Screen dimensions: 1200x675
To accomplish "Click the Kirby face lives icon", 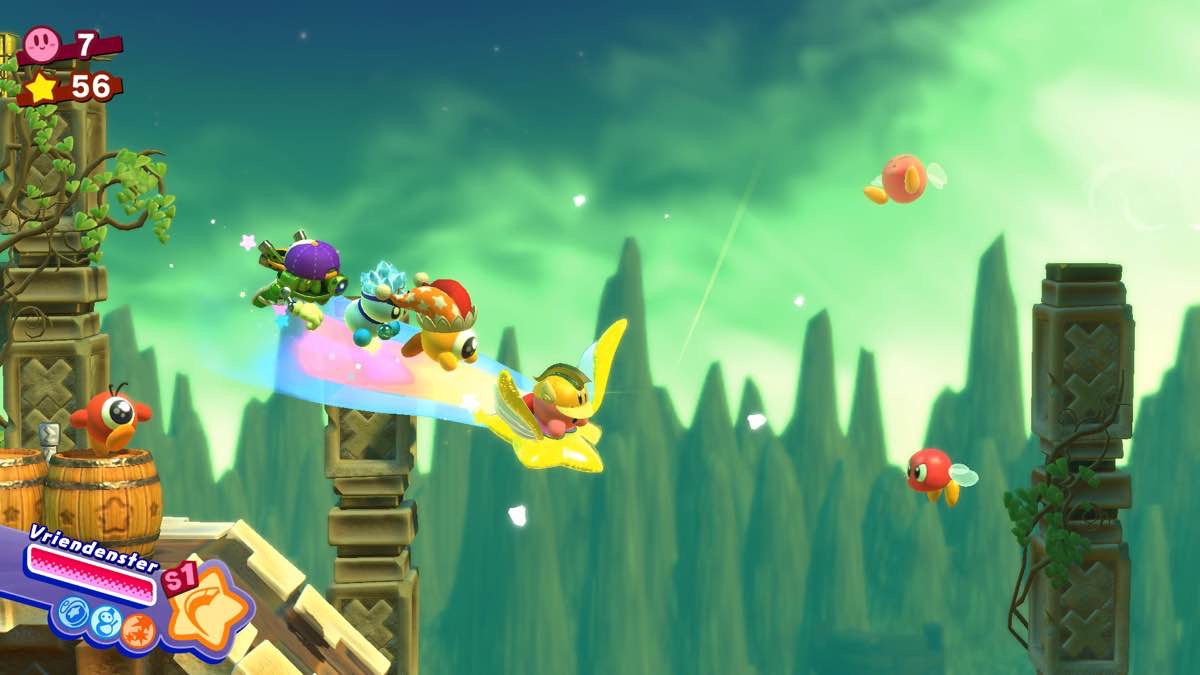I will tap(41, 43).
